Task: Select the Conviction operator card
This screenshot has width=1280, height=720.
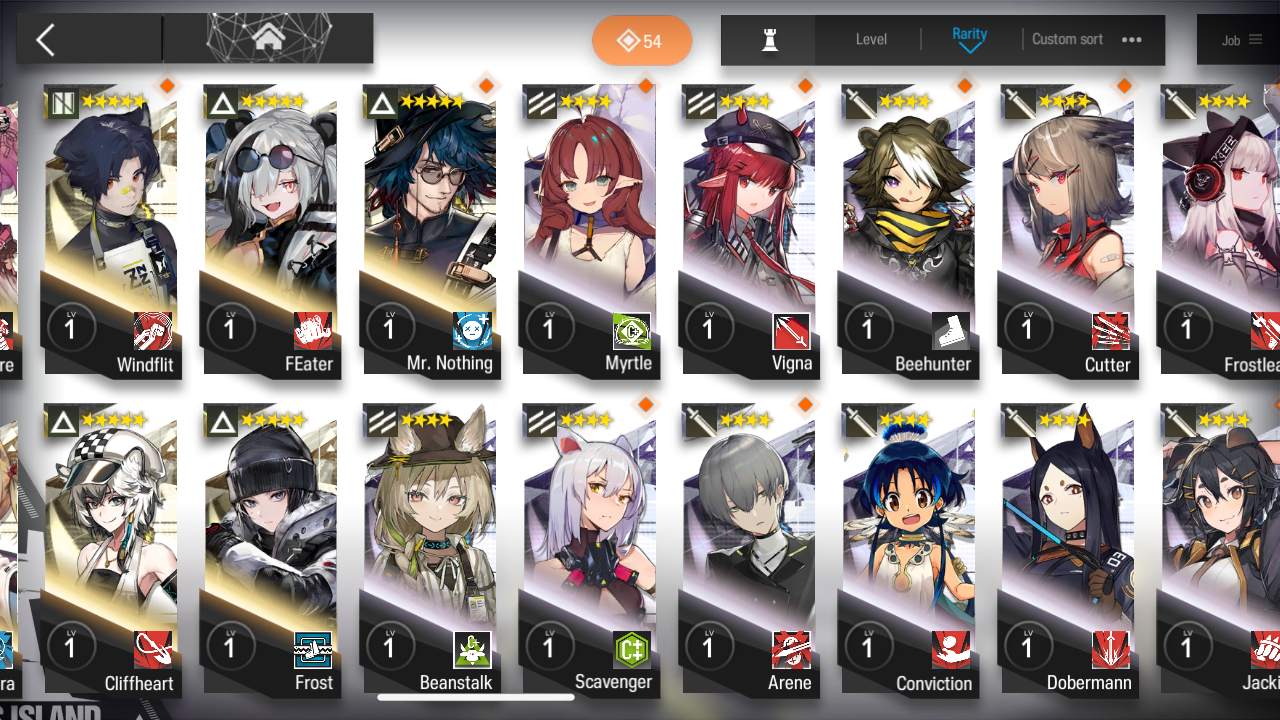Action: point(908,550)
